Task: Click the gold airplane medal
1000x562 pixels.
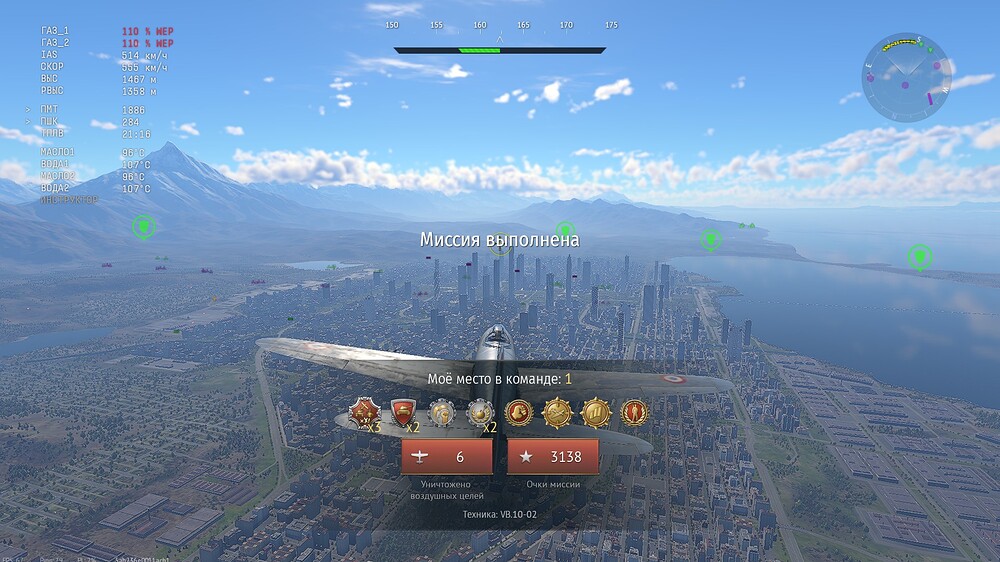Action: (x=557, y=412)
